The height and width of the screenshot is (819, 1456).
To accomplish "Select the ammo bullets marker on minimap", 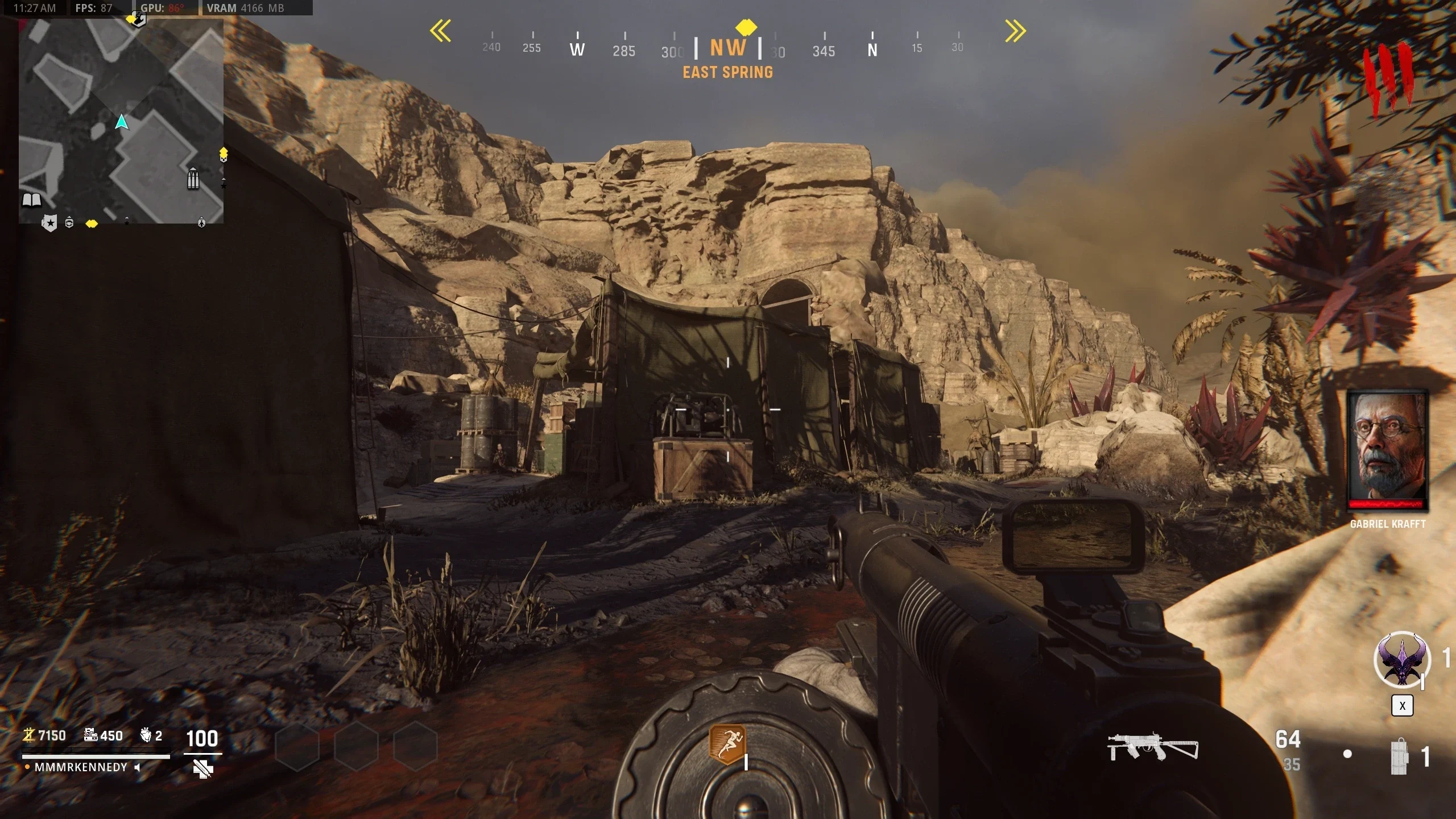I will click(x=193, y=179).
